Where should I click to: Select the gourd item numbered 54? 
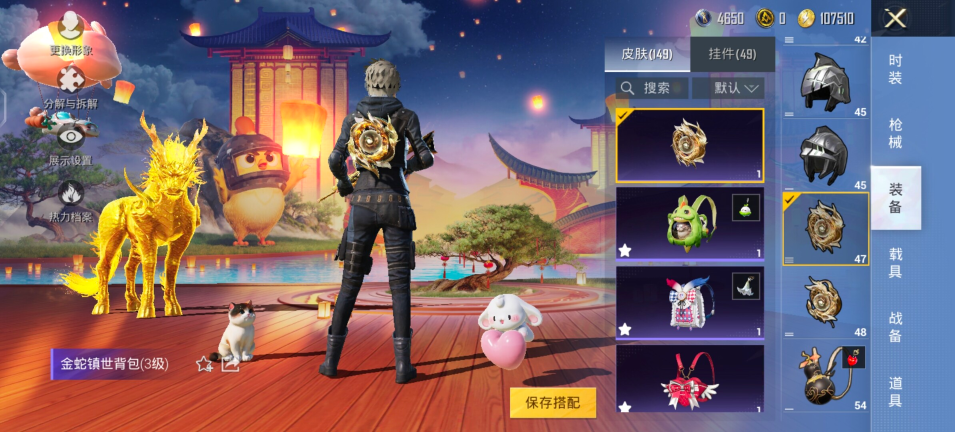pos(825,374)
